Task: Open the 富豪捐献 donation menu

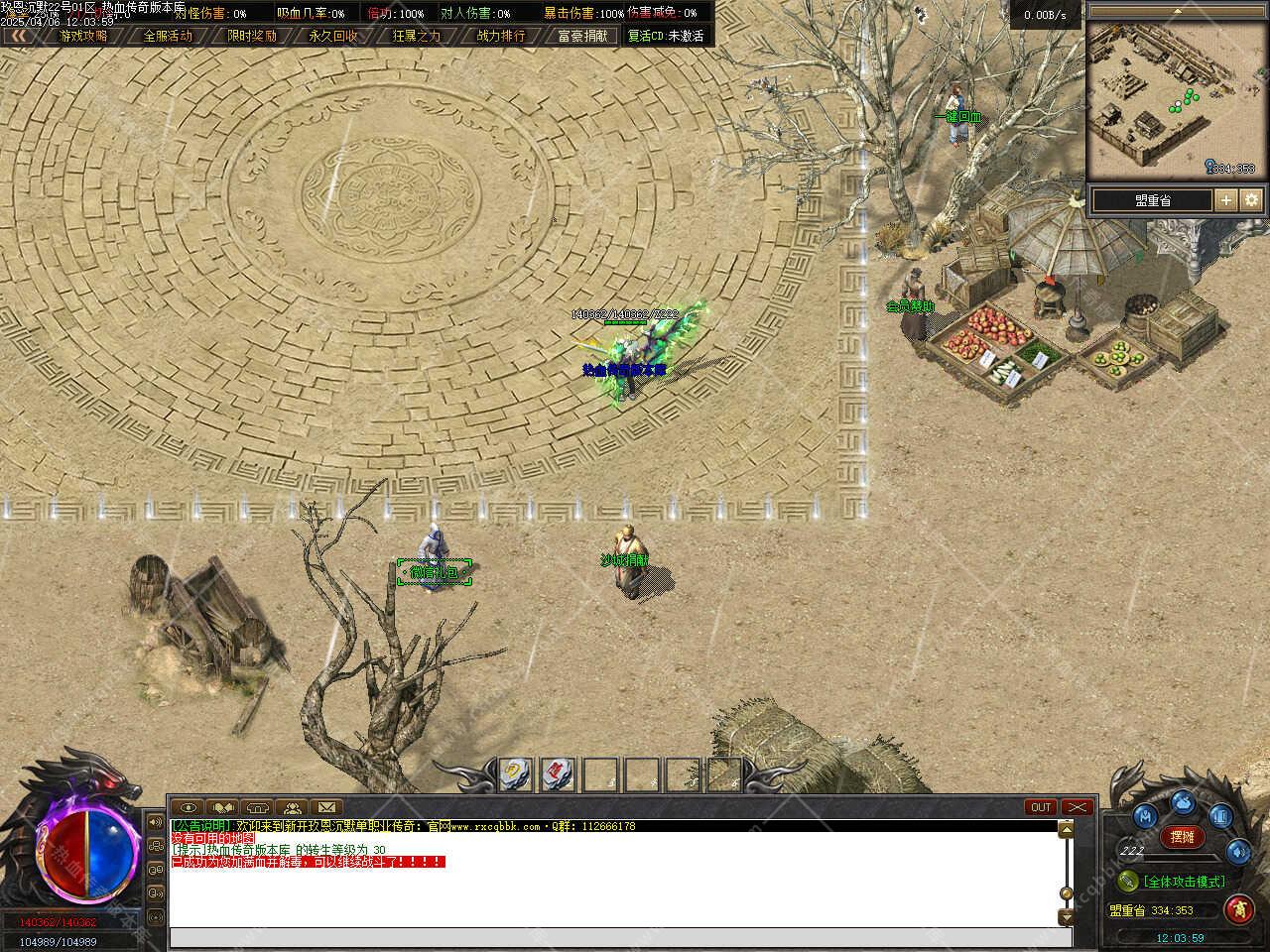Action: [x=583, y=36]
